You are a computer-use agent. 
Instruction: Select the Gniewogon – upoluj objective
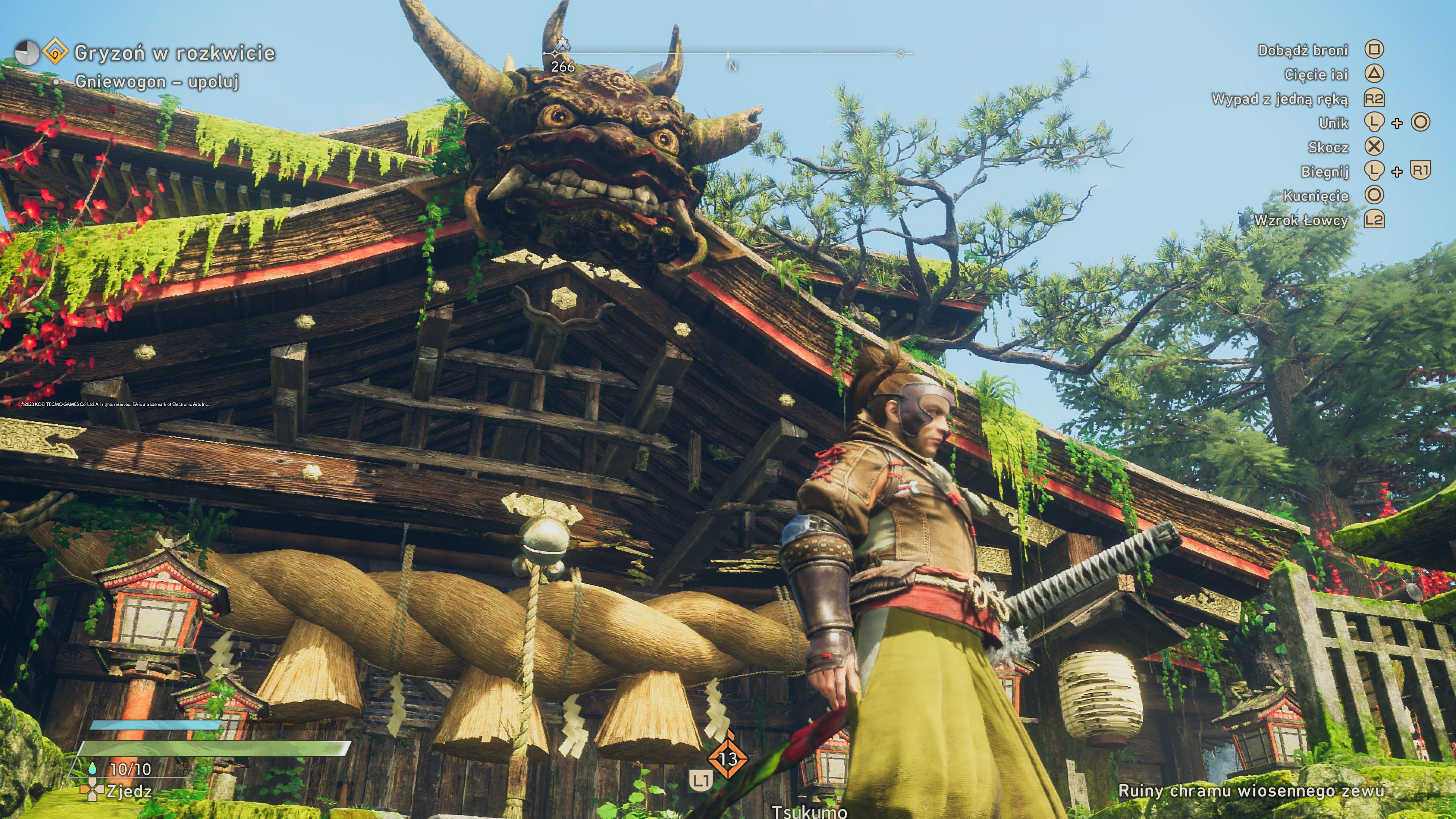point(157,82)
